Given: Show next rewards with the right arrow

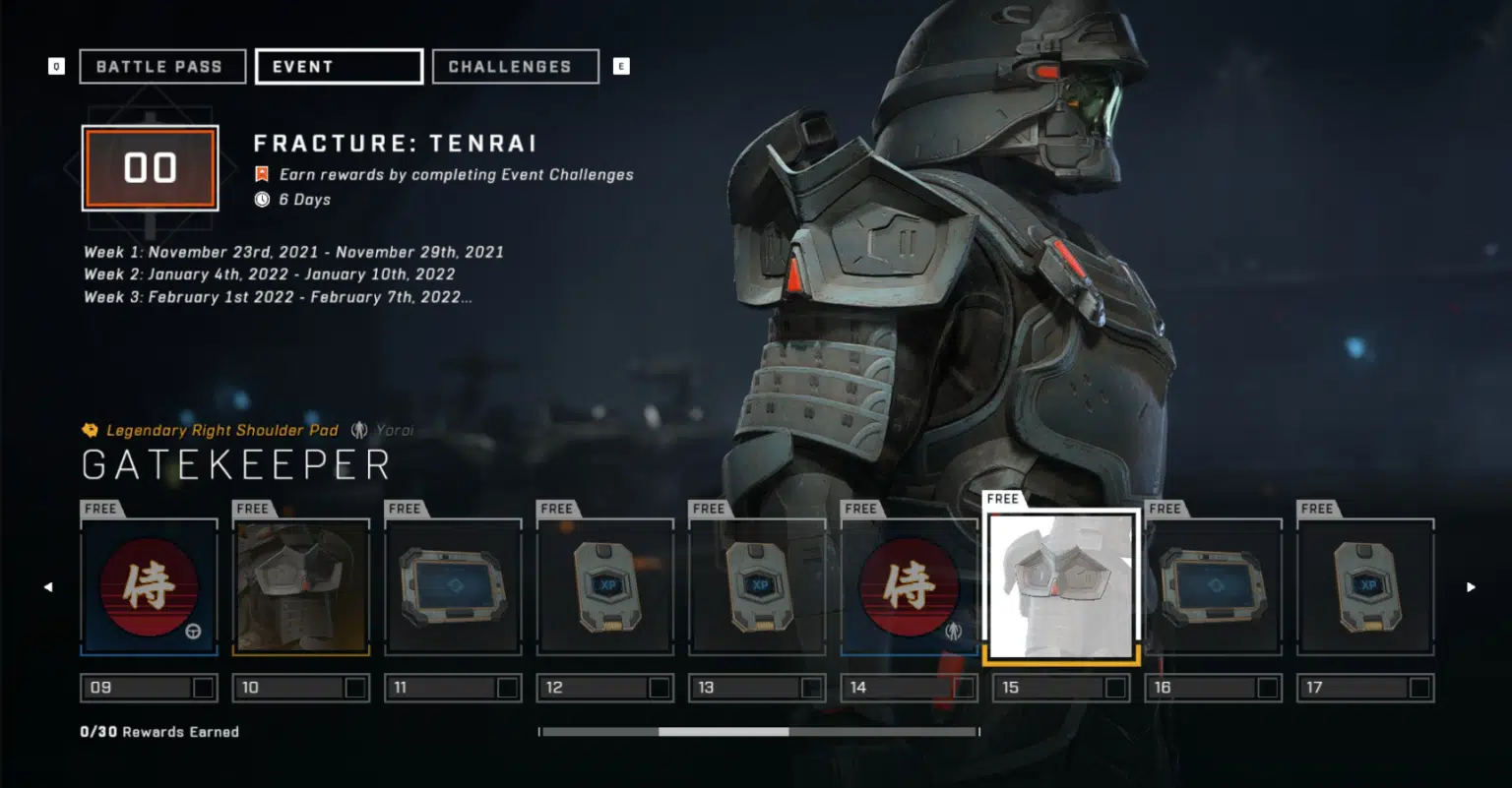Looking at the screenshot, I should coord(1471,587).
